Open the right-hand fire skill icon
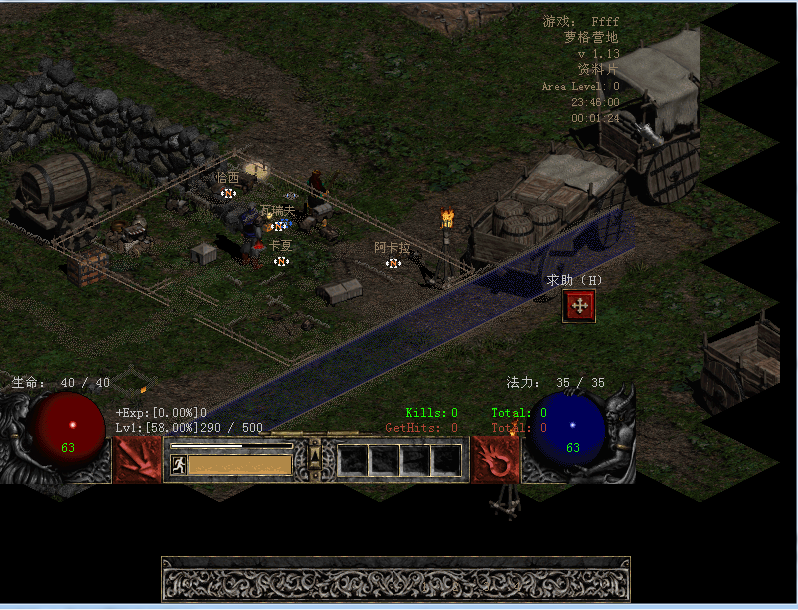The height and width of the screenshot is (610, 798). click(494, 460)
